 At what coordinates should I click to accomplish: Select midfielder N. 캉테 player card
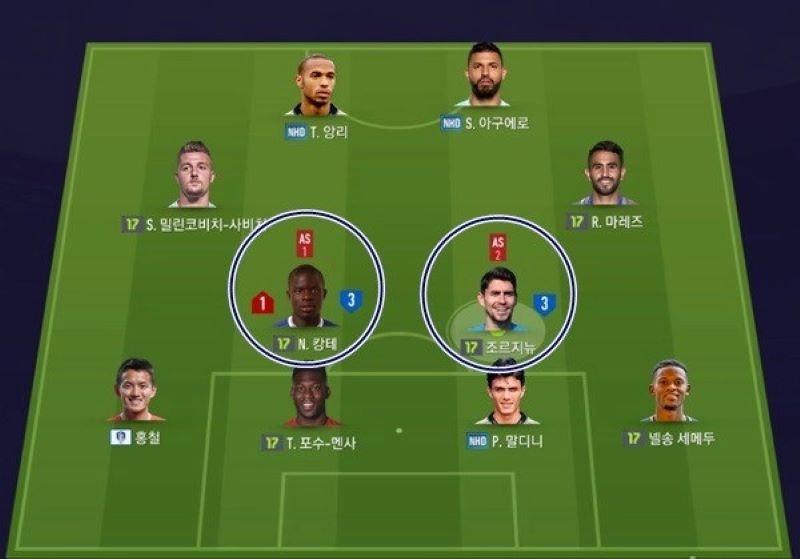click(x=306, y=297)
